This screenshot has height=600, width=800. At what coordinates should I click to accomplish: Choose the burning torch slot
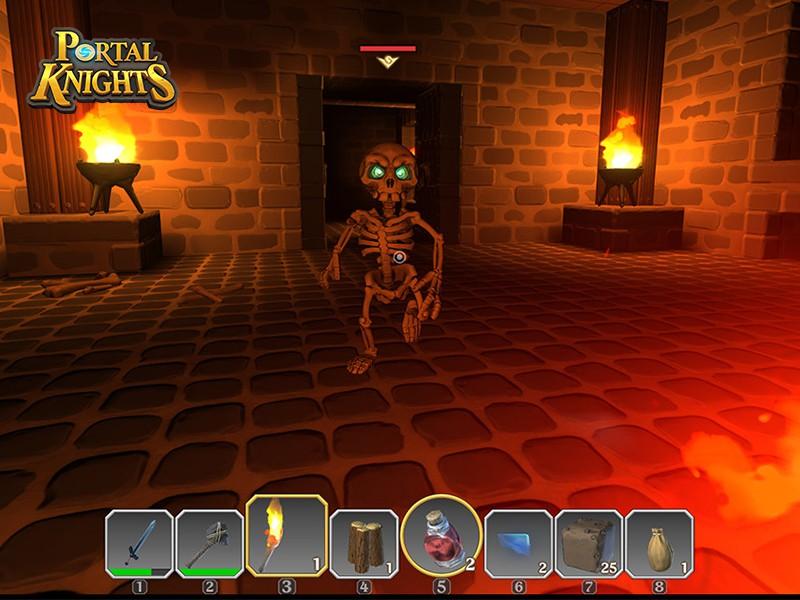click(x=285, y=536)
